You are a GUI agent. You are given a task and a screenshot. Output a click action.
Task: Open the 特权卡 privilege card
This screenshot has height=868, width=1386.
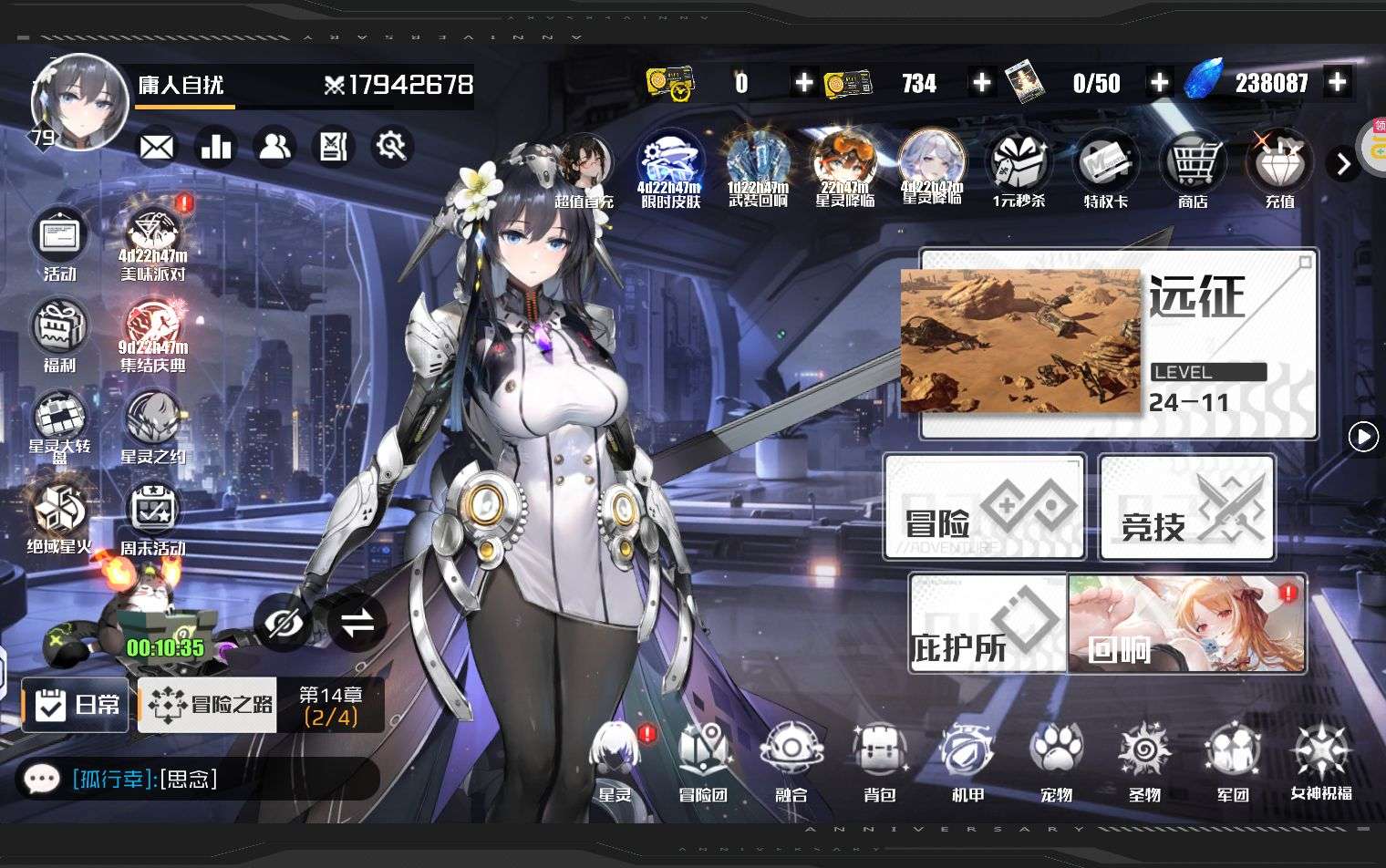coord(1106,169)
